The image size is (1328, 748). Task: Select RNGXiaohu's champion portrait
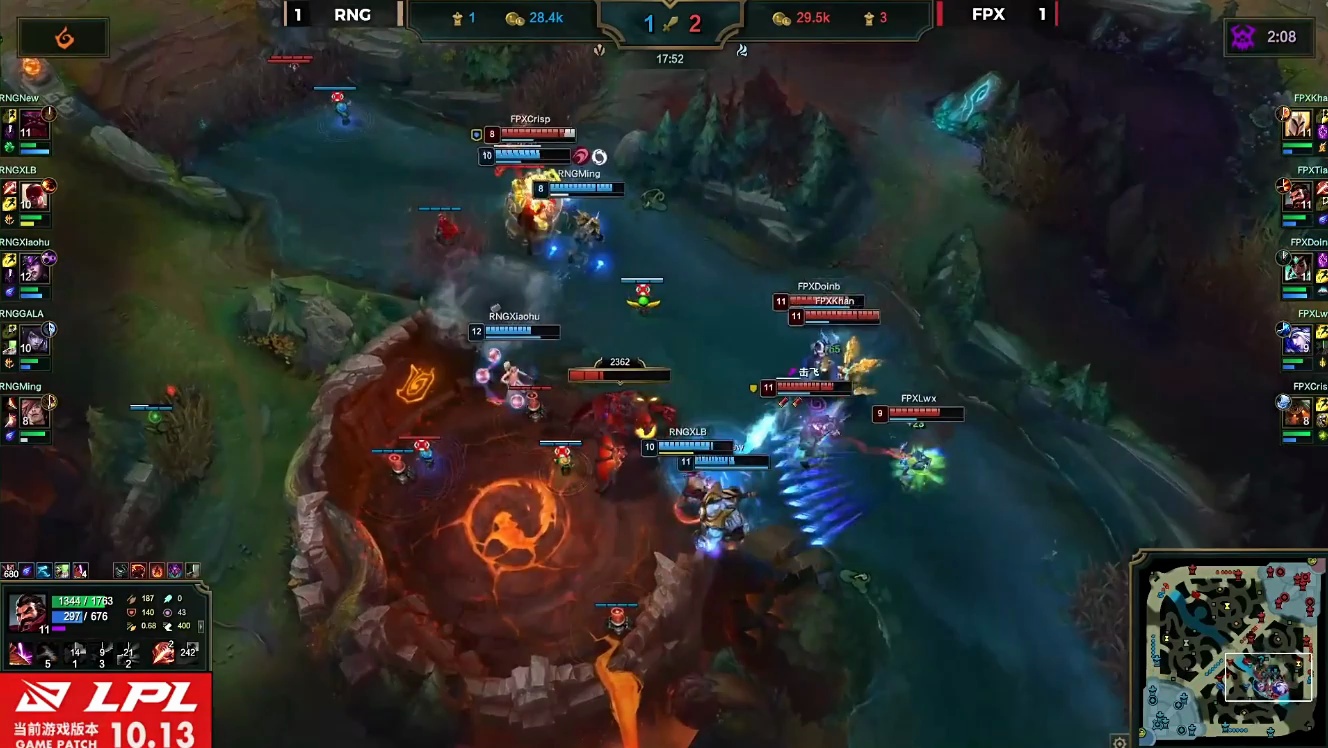[34, 268]
